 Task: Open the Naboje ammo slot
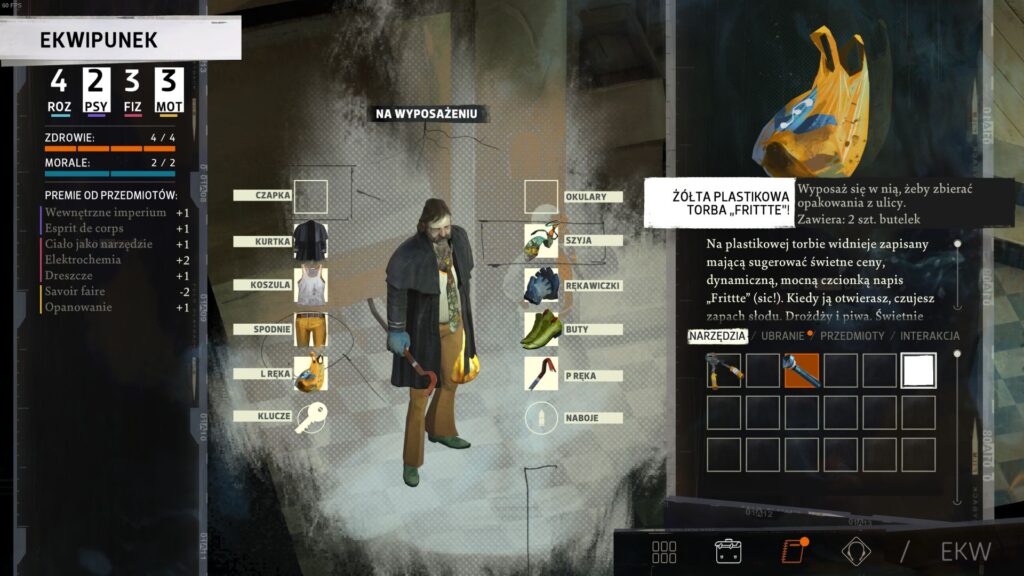(x=541, y=416)
